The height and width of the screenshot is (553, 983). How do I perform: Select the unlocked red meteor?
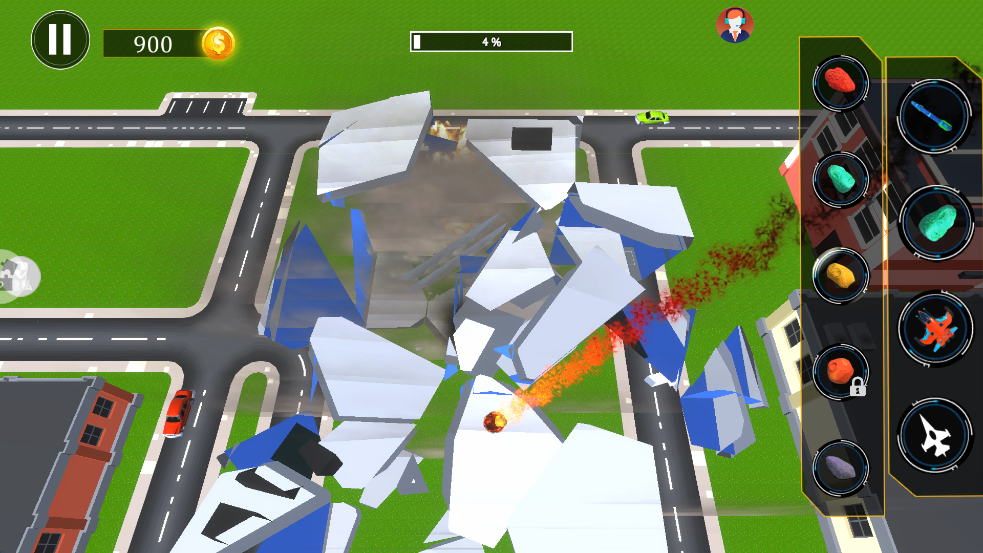pos(840,83)
